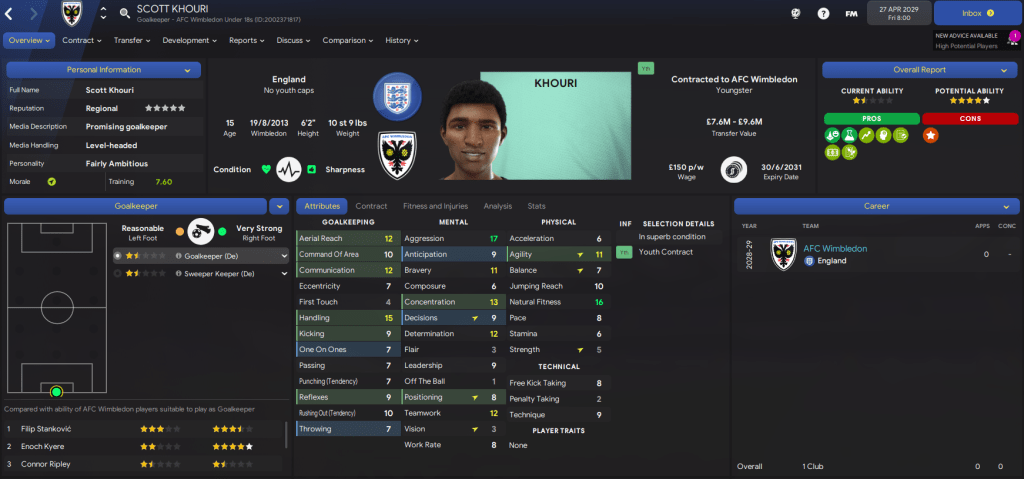This screenshot has width=1024, height=479.
Task: Open the Contract dropdown menu
Action: click(x=82, y=41)
